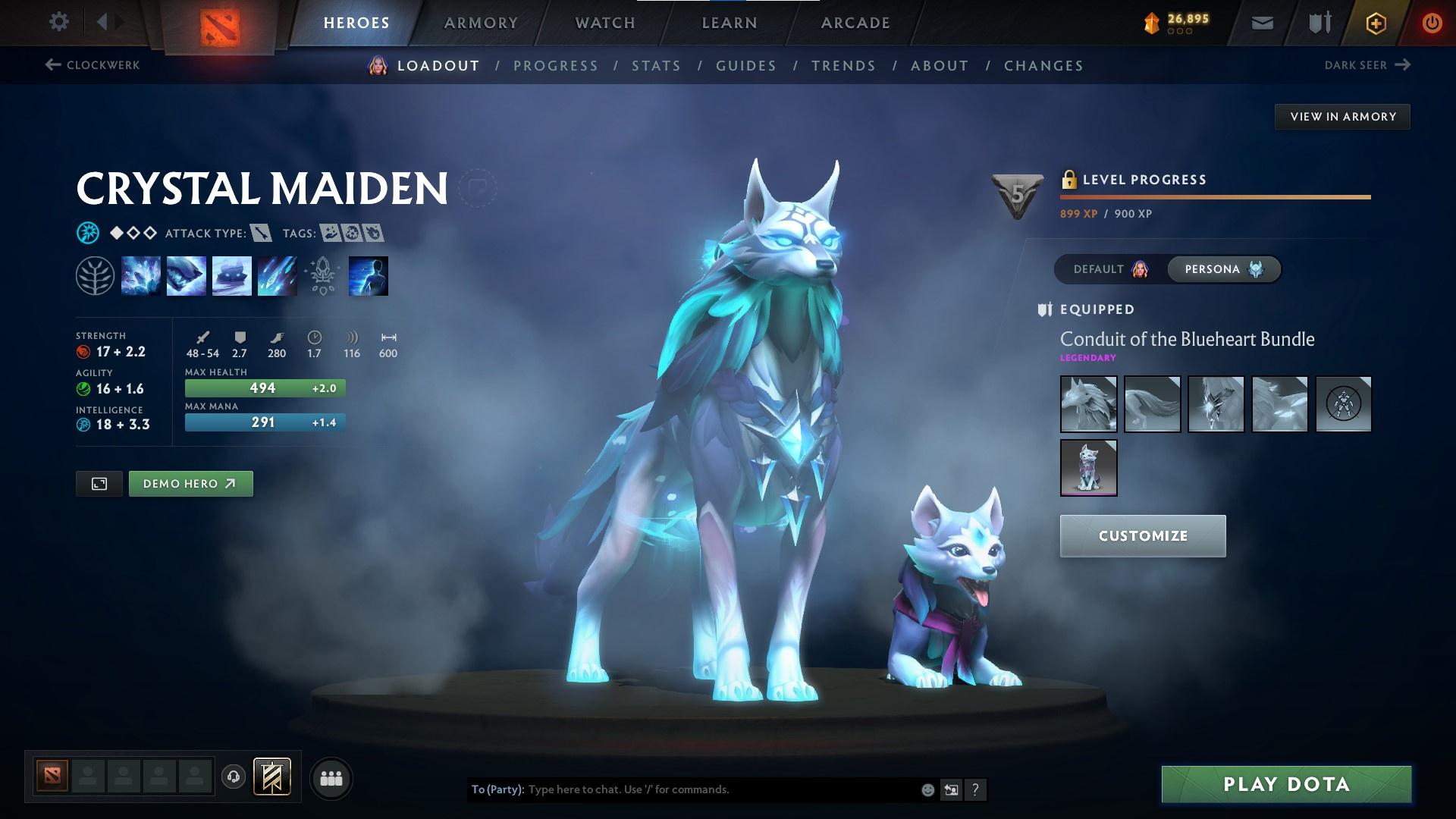Viewport: 1456px width, 819px height.
Task: Switch to the Watch tab
Action: point(605,23)
